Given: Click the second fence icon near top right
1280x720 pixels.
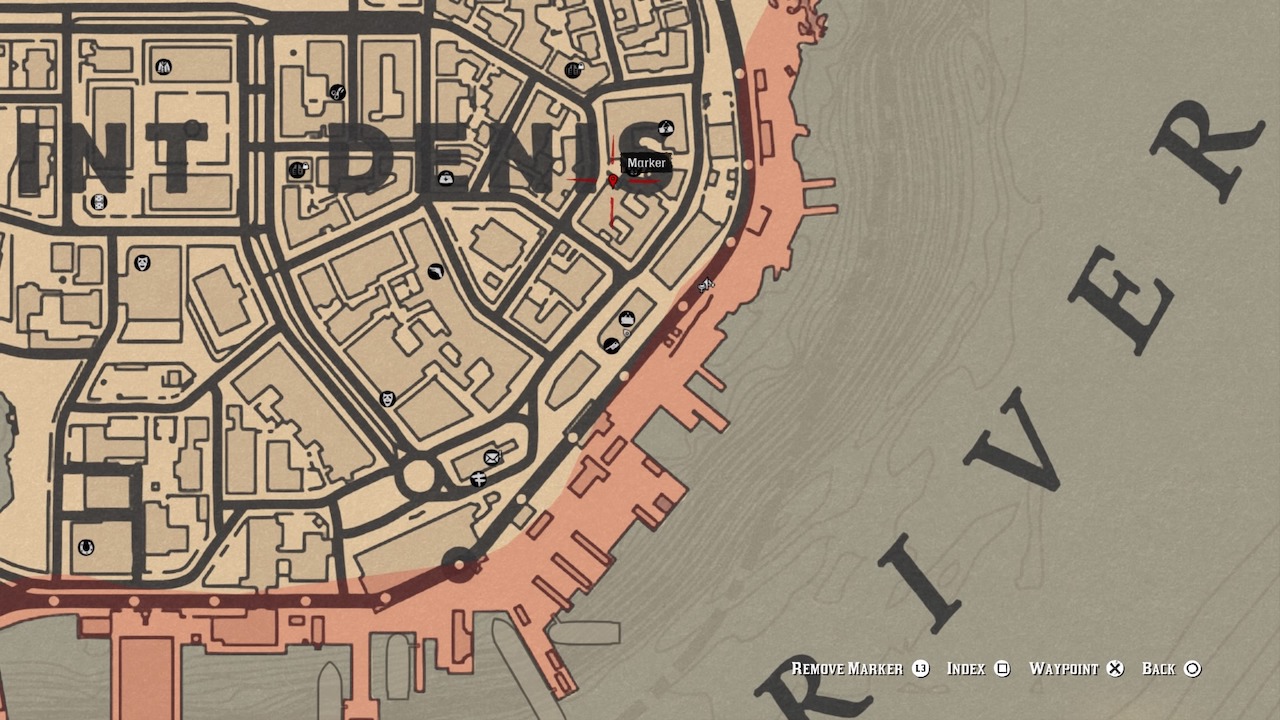Looking at the screenshot, I should [x=574, y=68].
